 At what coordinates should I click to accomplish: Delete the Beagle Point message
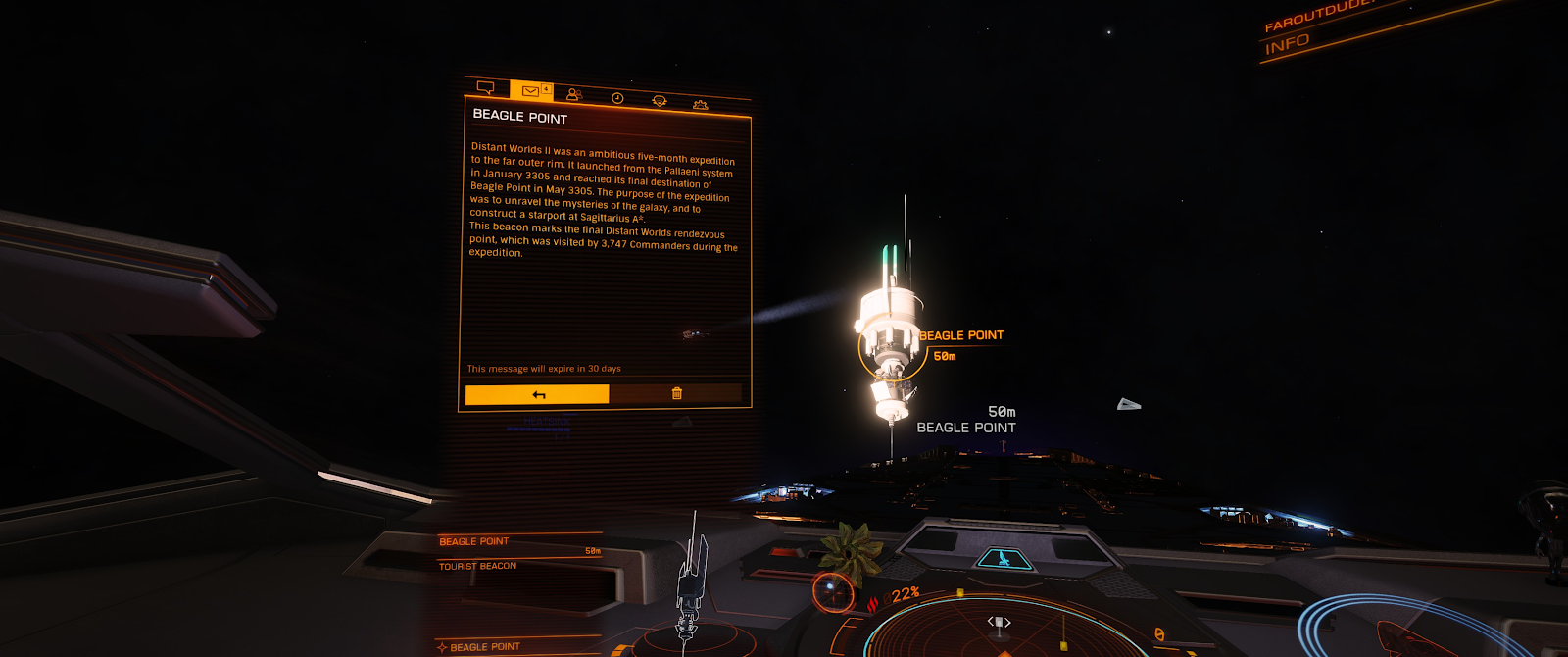point(676,393)
